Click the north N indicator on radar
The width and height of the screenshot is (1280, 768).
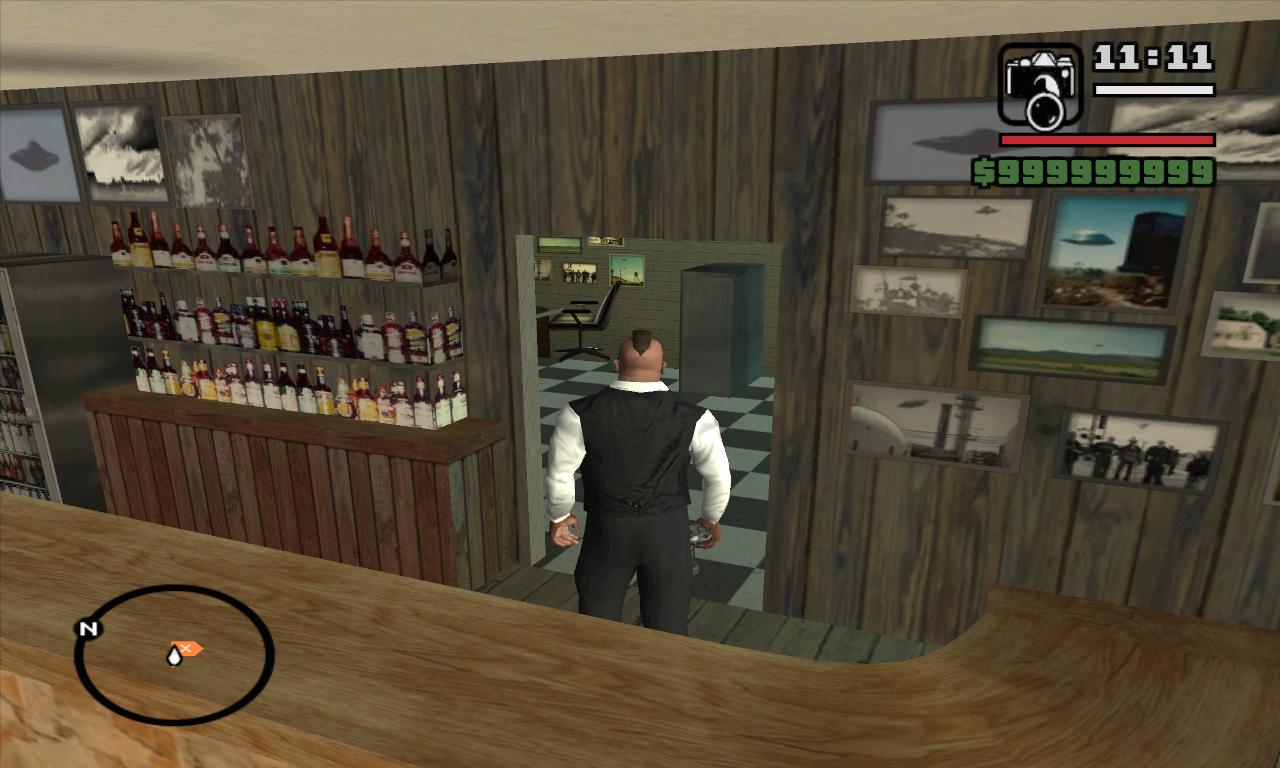88,629
